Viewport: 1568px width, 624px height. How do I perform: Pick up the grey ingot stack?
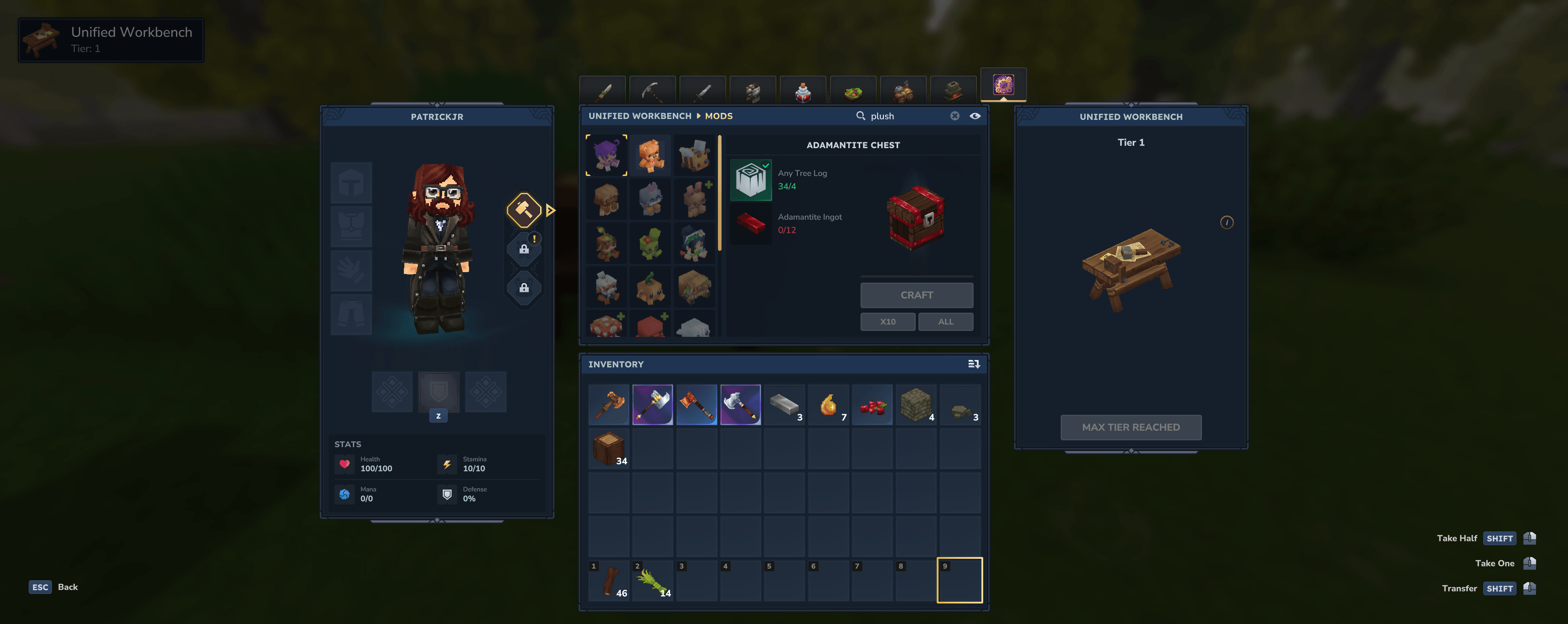[x=784, y=405]
